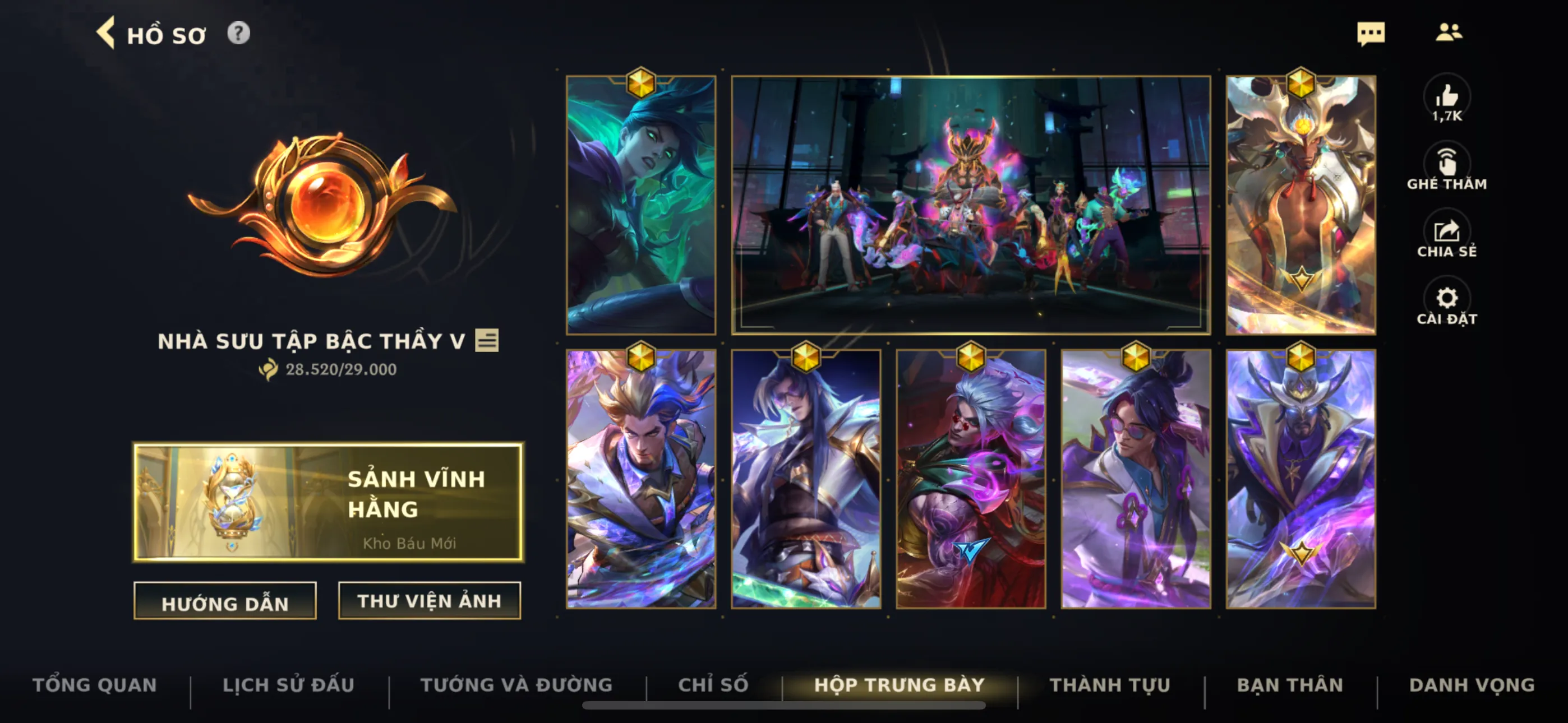Switch to the Tổng Quan tab
The height and width of the screenshot is (723, 1568).
(94, 685)
